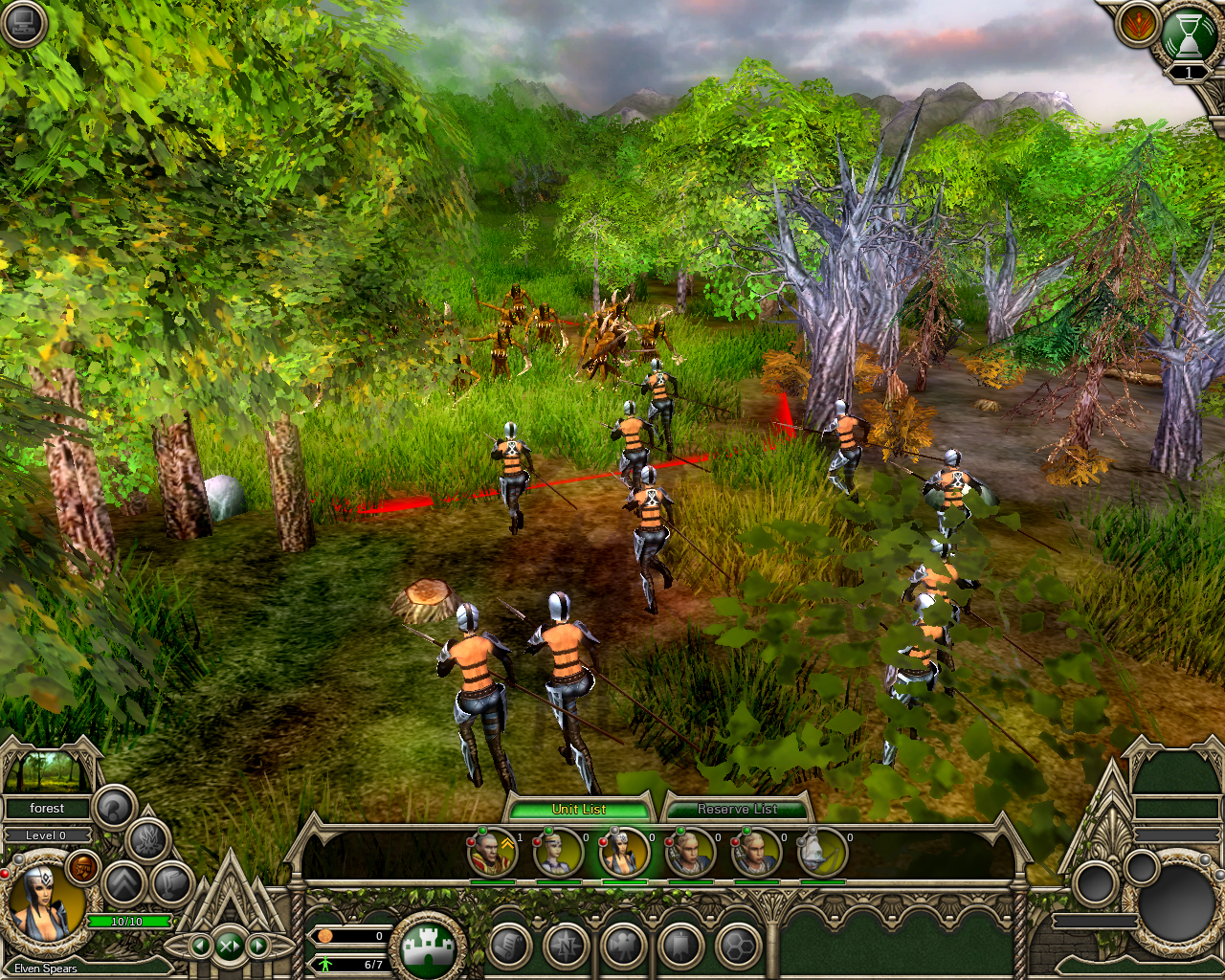Click the orange helmet icon beside portrait
Image resolution: width=1225 pixels, height=980 pixels.
pyautogui.click(x=85, y=868)
